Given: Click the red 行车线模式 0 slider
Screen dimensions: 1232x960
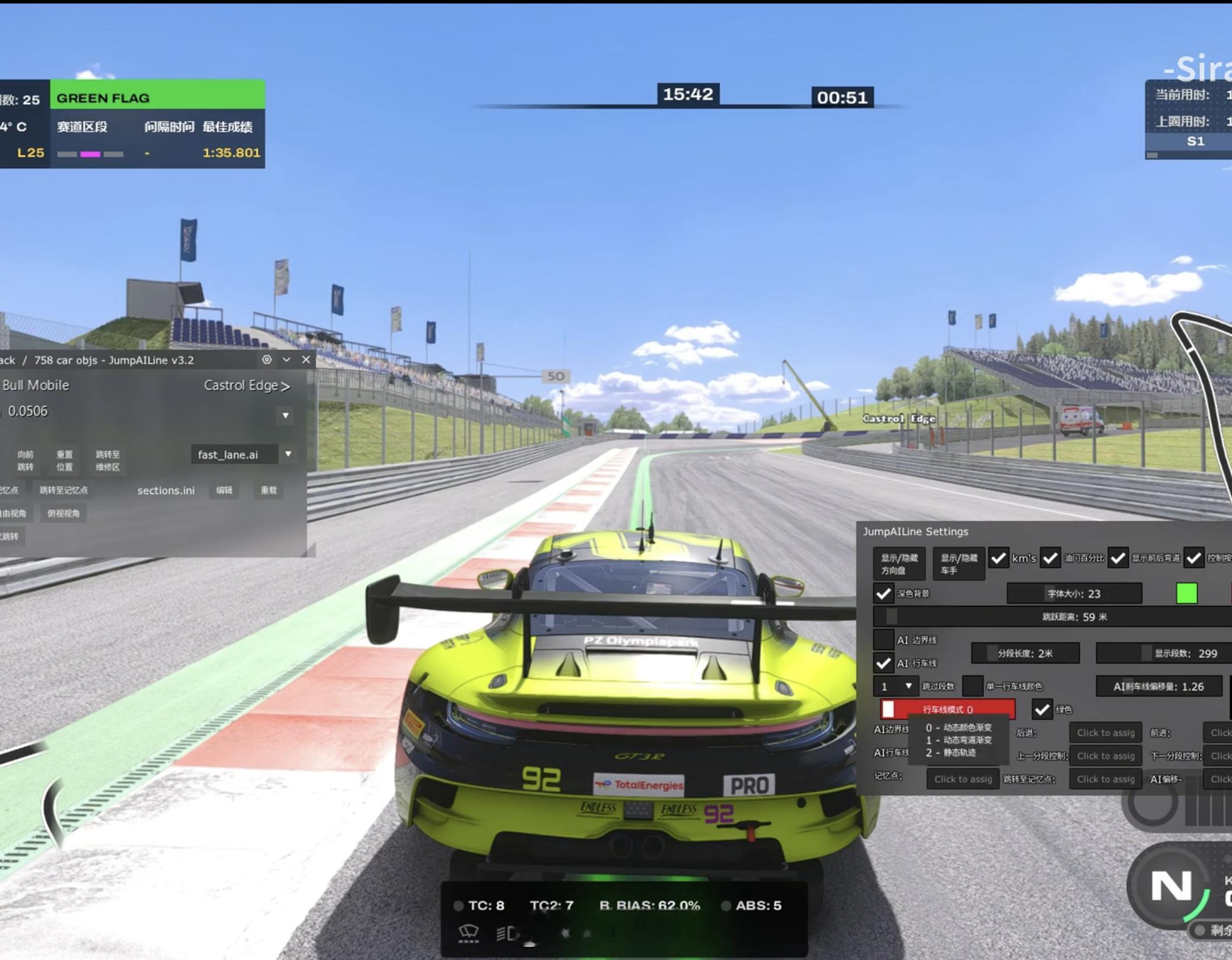Looking at the screenshot, I should (x=948, y=710).
